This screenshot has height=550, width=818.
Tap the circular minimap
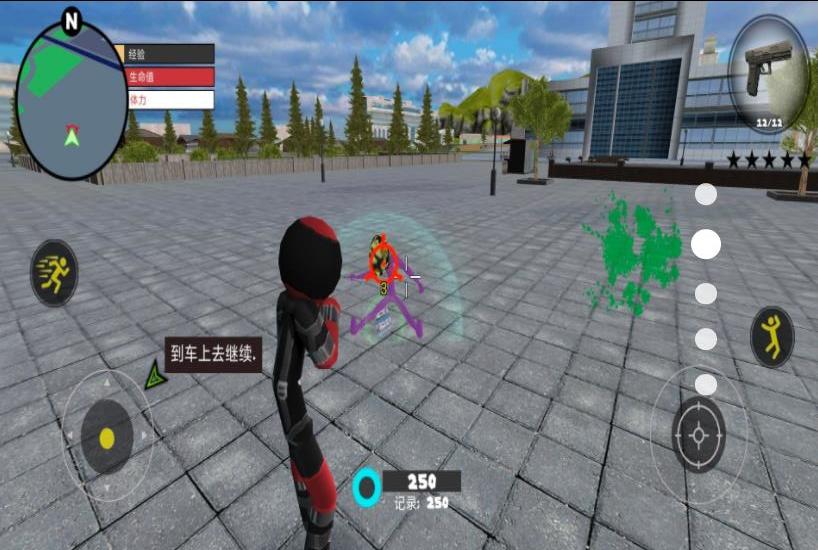point(71,98)
